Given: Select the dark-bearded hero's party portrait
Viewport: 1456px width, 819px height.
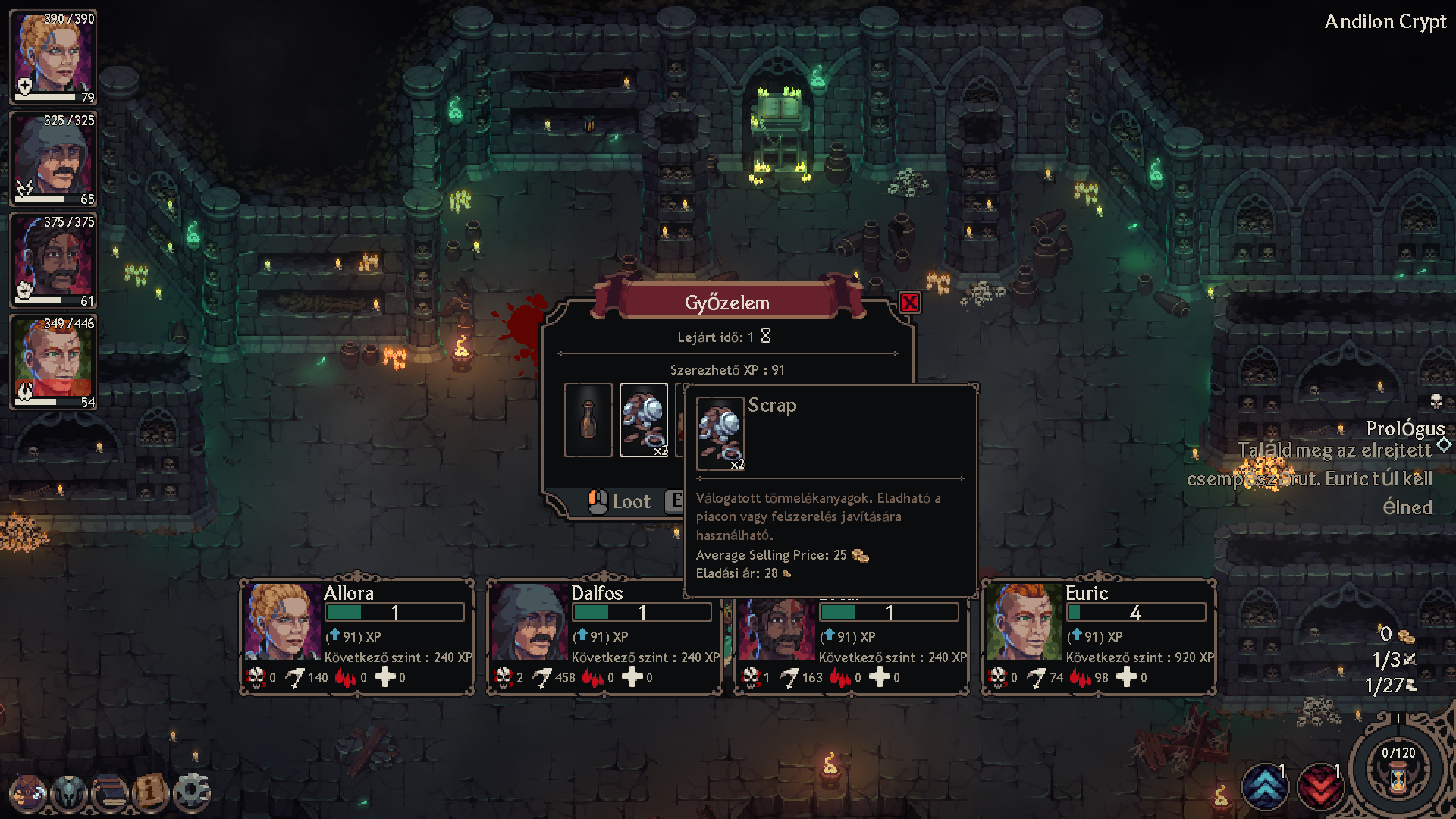Looking at the screenshot, I should click(53, 261).
